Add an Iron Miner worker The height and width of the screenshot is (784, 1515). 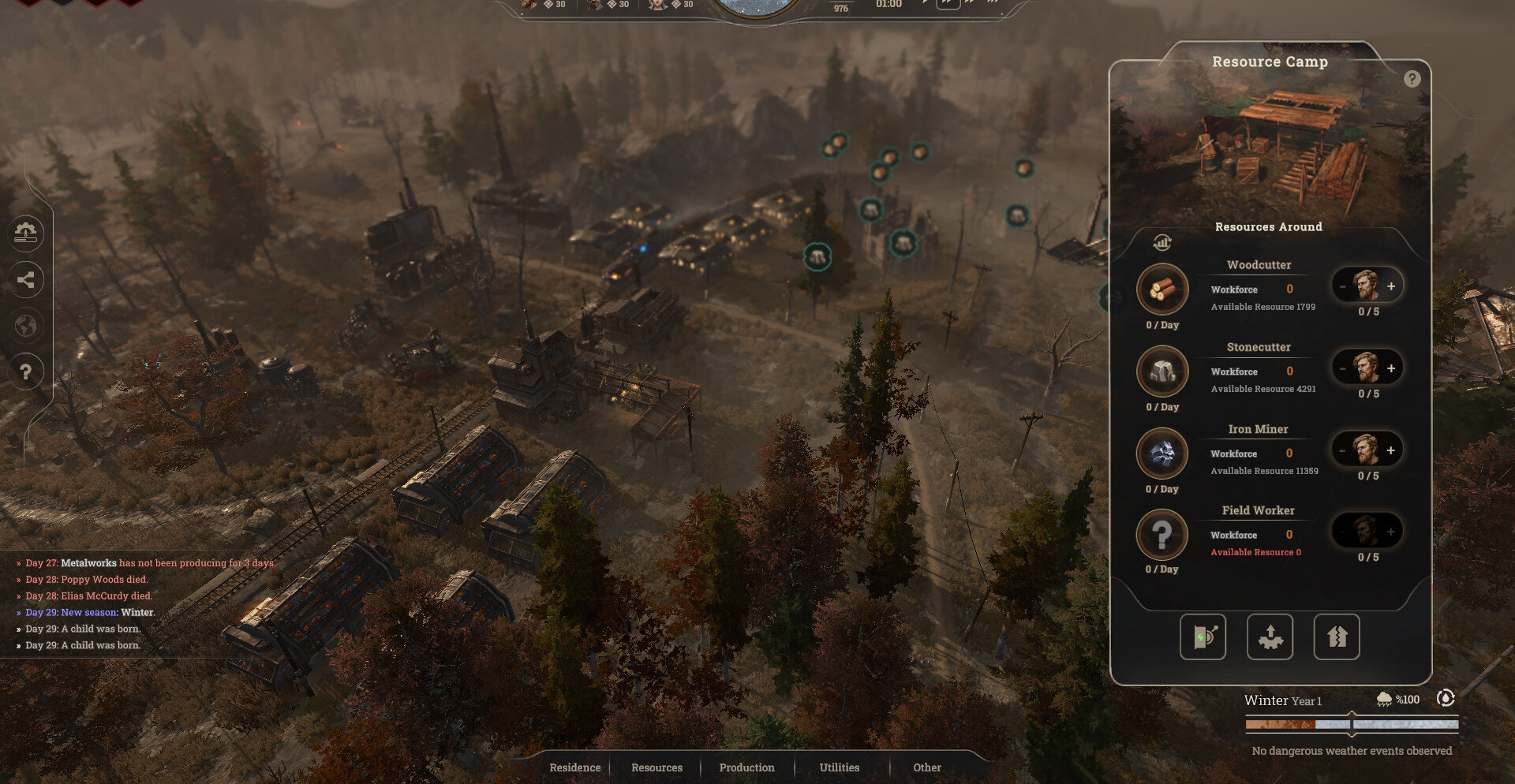[1391, 450]
